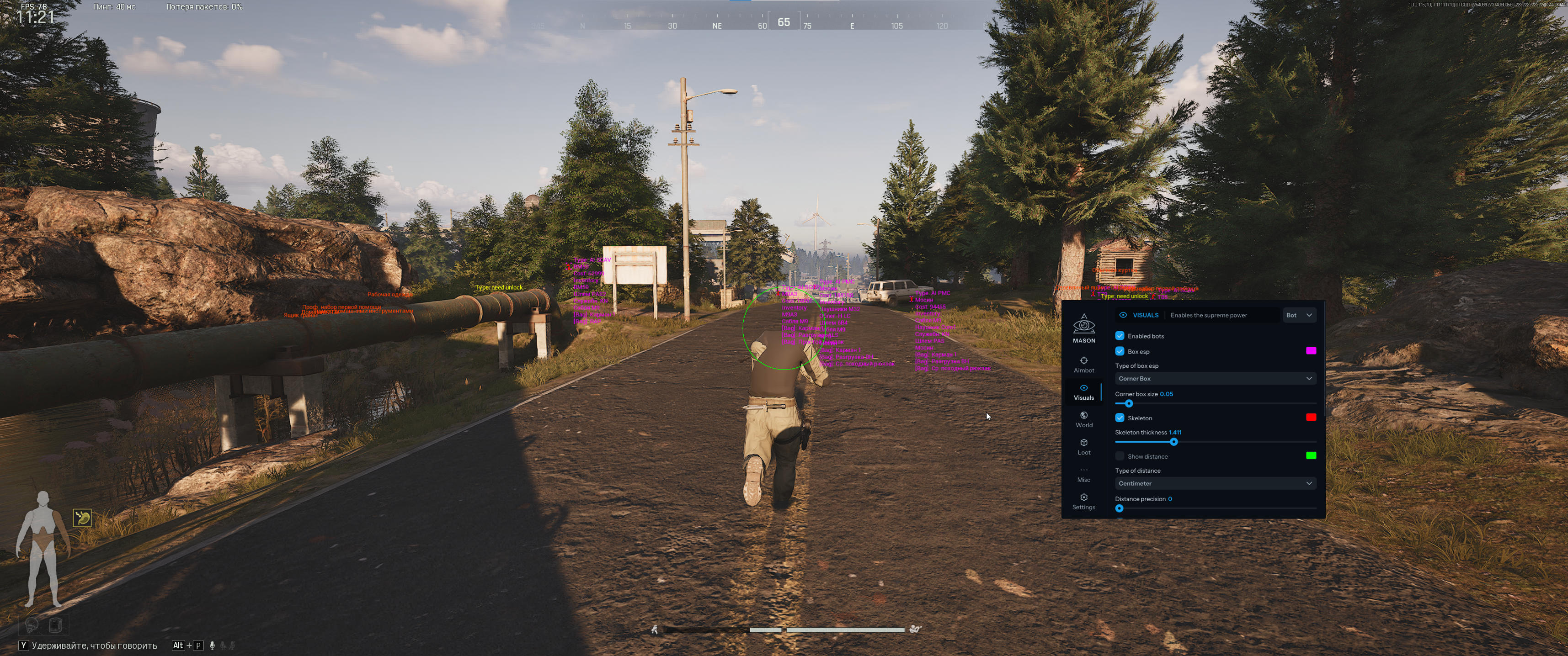Disable the Box esp checkbox
This screenshot has width=1568, height=656.
click(x=1120, y=351)
